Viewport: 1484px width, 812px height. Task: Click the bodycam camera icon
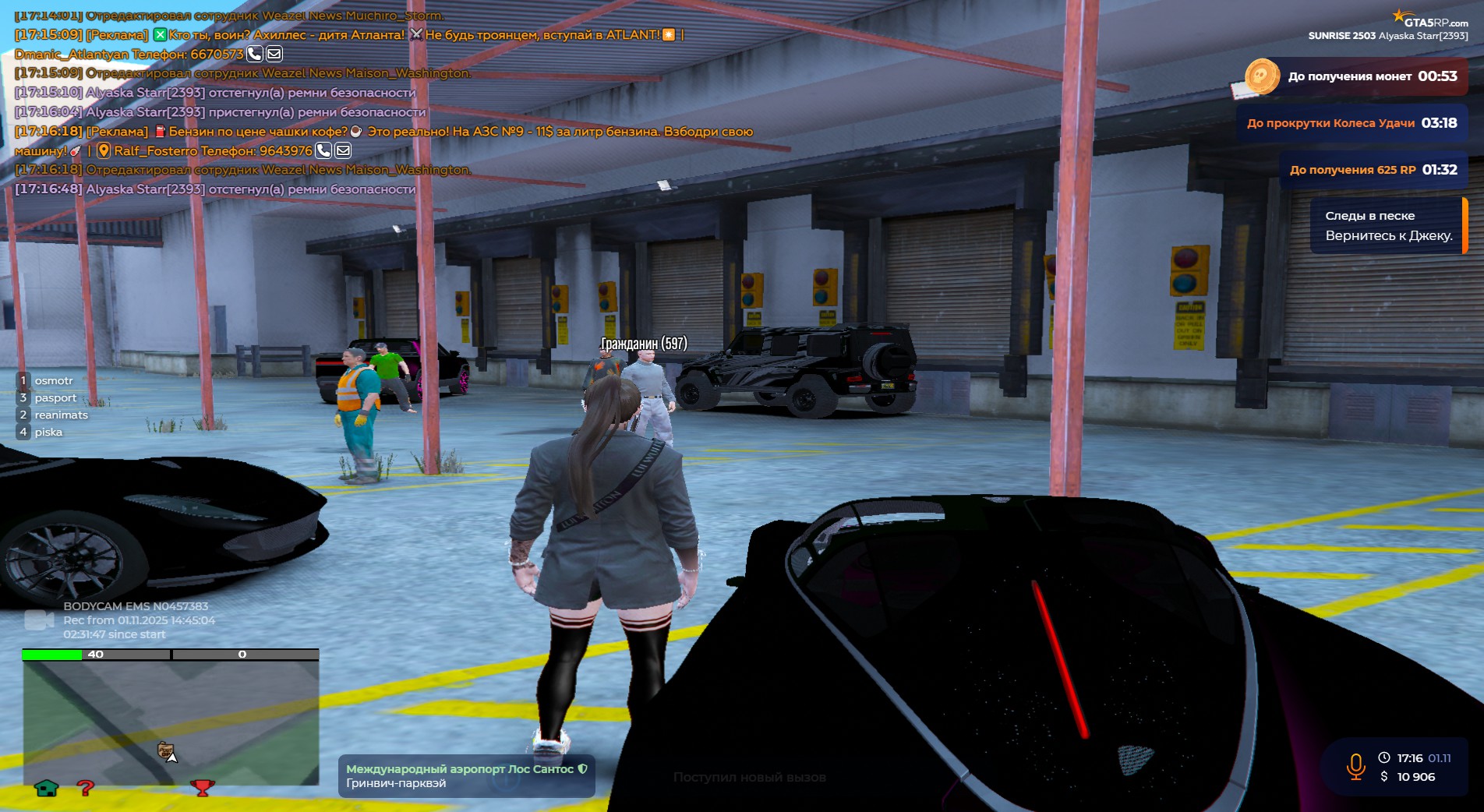tap(38, 620)
